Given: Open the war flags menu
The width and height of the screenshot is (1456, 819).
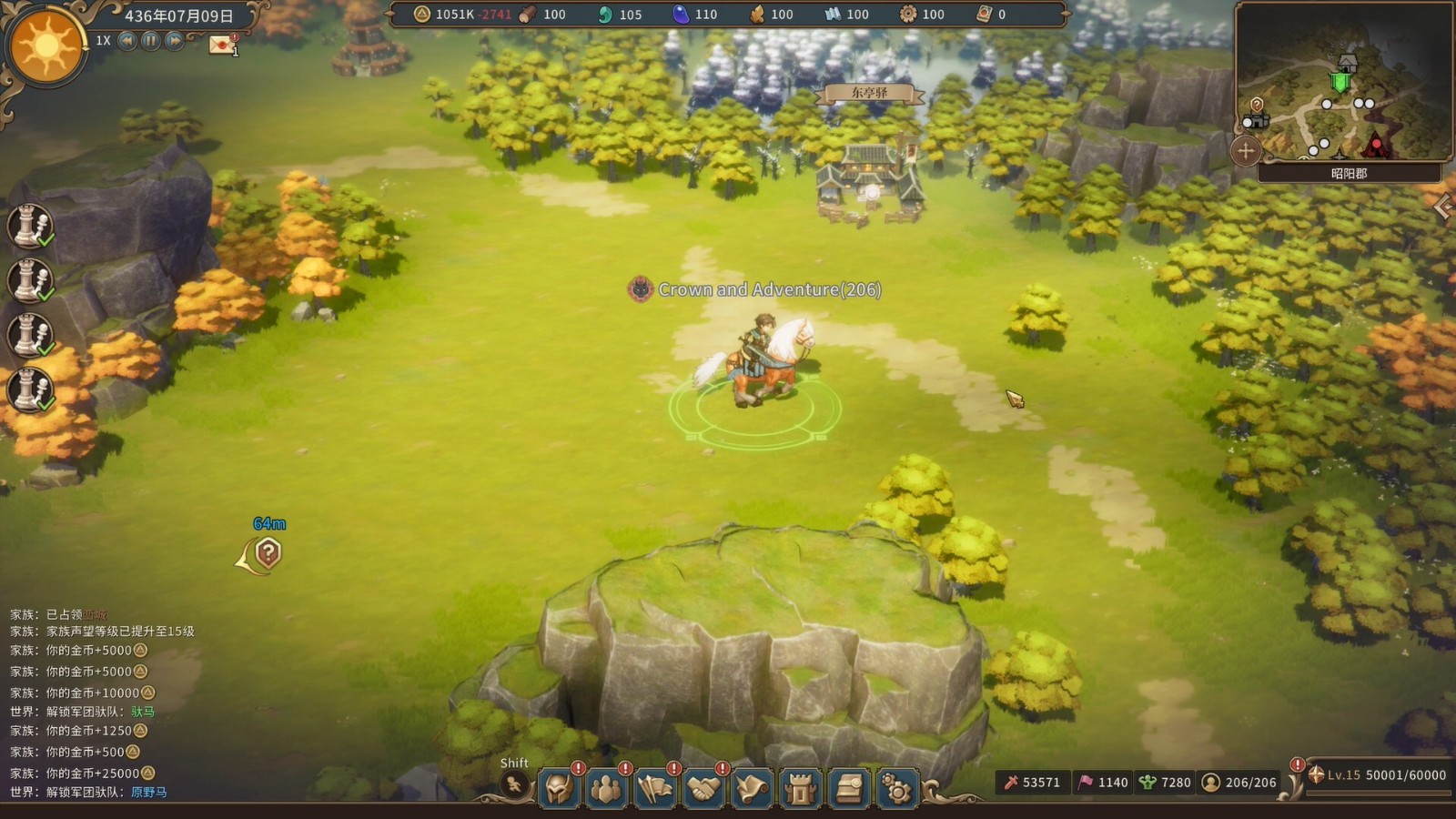Looking at the screenshot, I should click(x=655, y=788).
